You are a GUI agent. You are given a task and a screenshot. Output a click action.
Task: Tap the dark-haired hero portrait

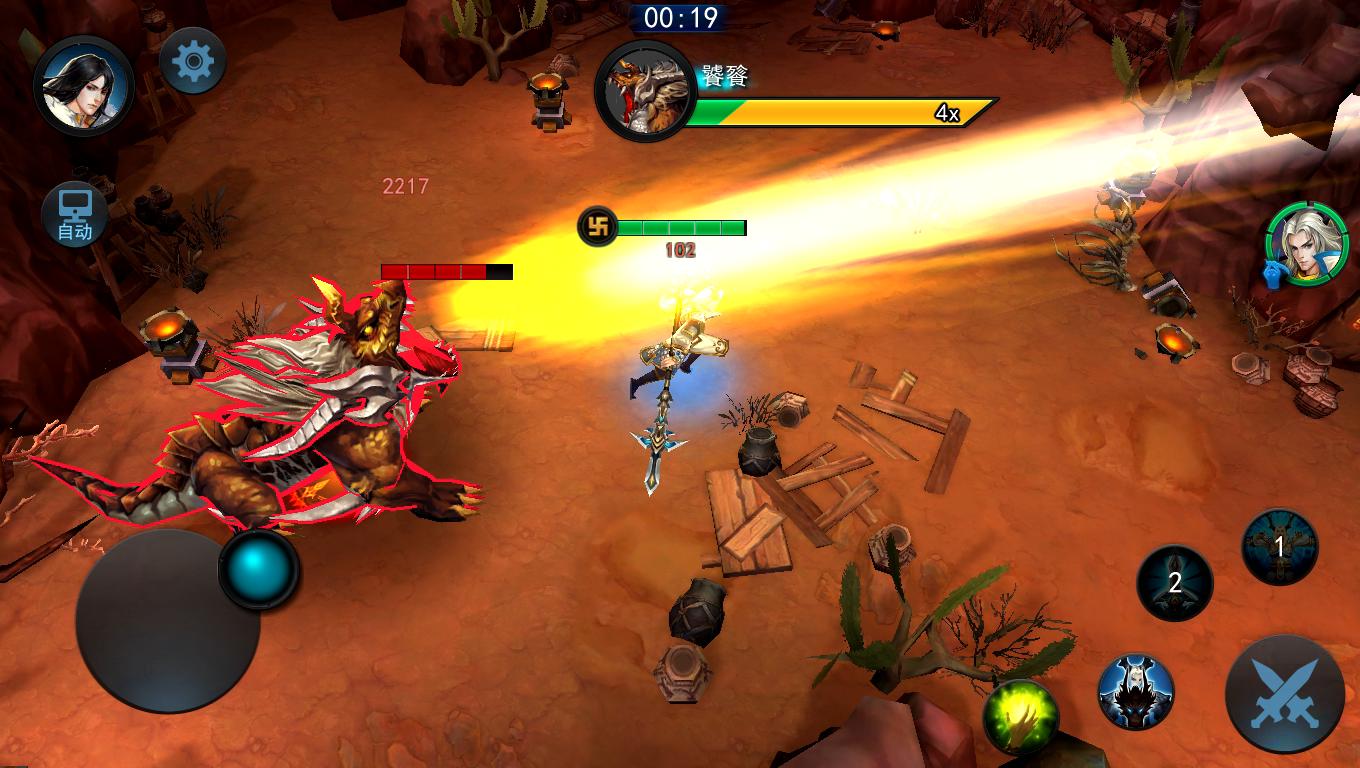84,85
